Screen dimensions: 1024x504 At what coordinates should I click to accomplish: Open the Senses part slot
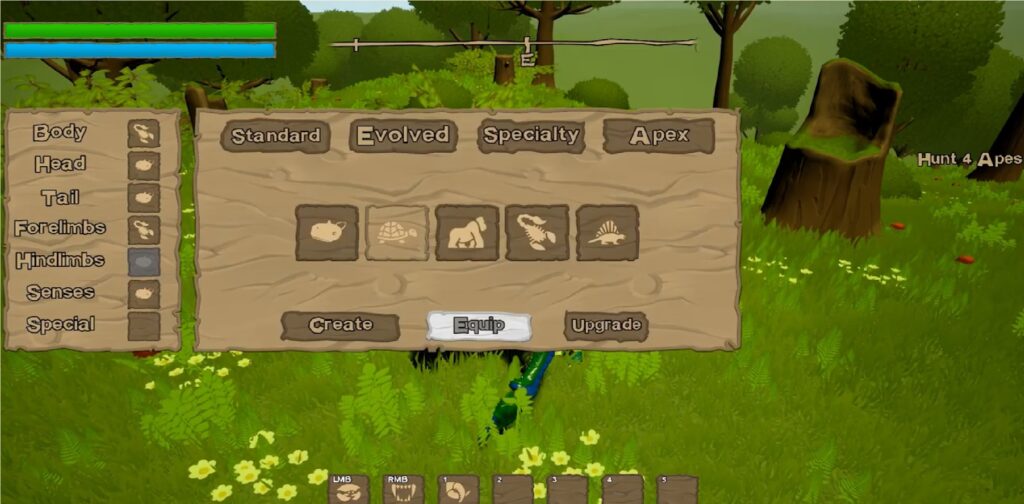tap(144, 293)
